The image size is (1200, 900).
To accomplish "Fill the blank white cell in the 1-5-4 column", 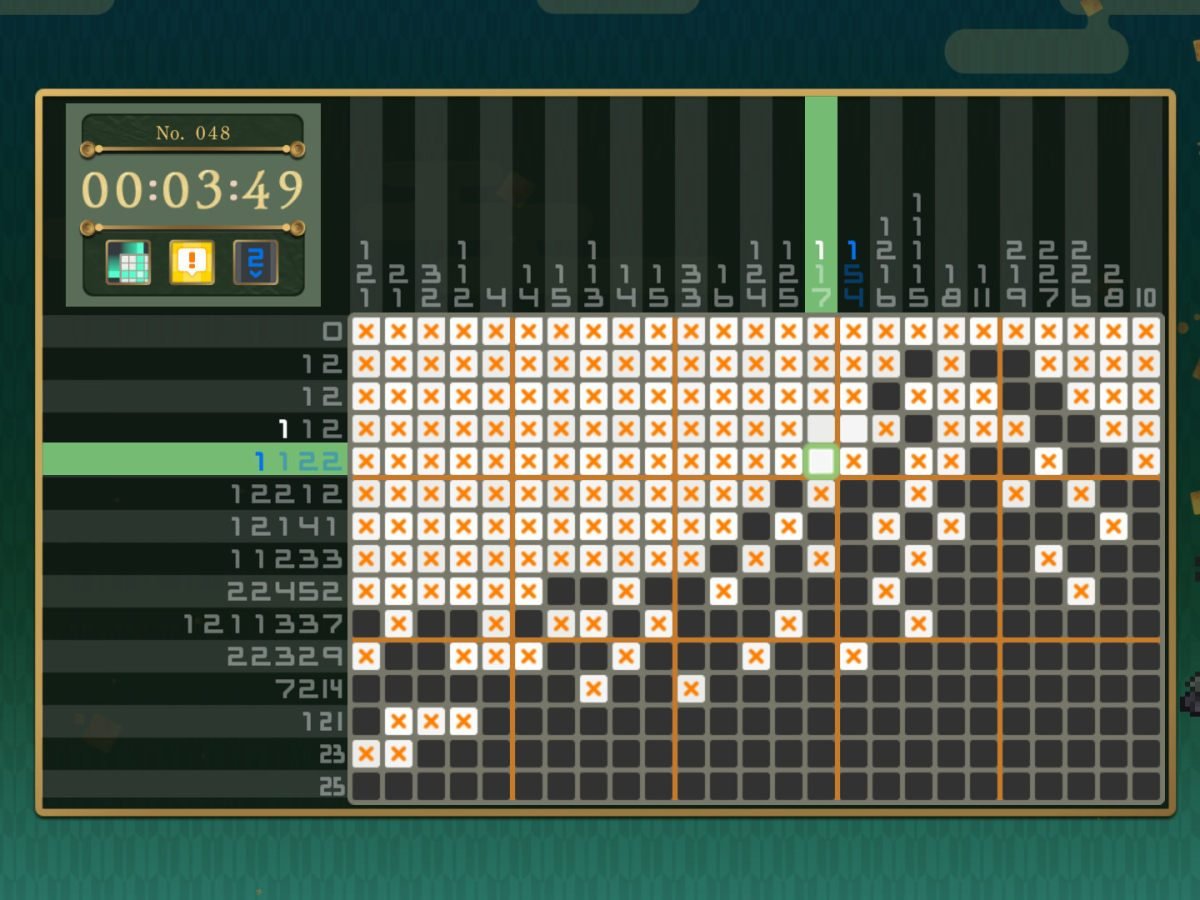I will [x=853, y=429].
